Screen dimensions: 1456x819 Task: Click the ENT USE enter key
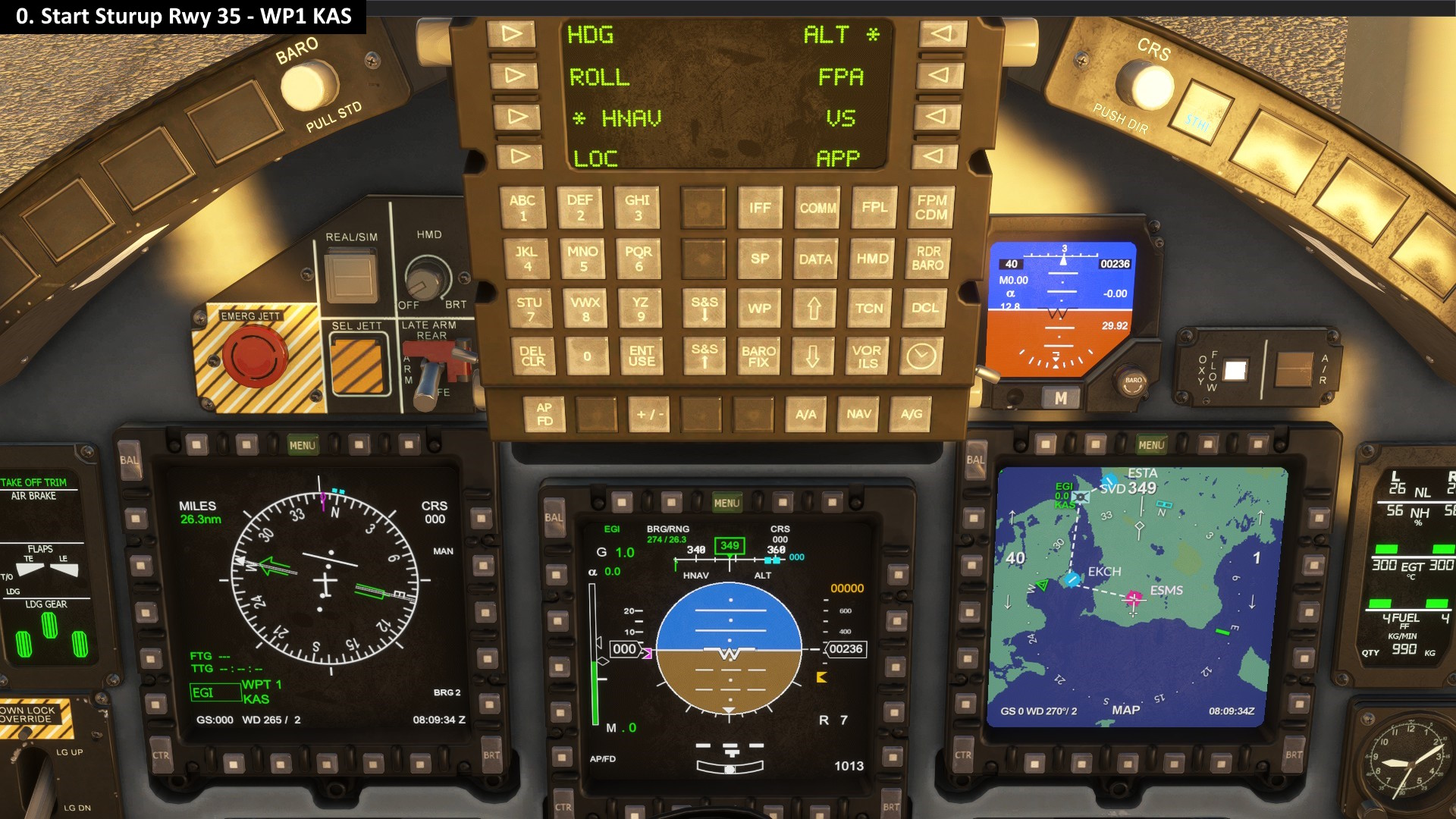tap(642, 356)
